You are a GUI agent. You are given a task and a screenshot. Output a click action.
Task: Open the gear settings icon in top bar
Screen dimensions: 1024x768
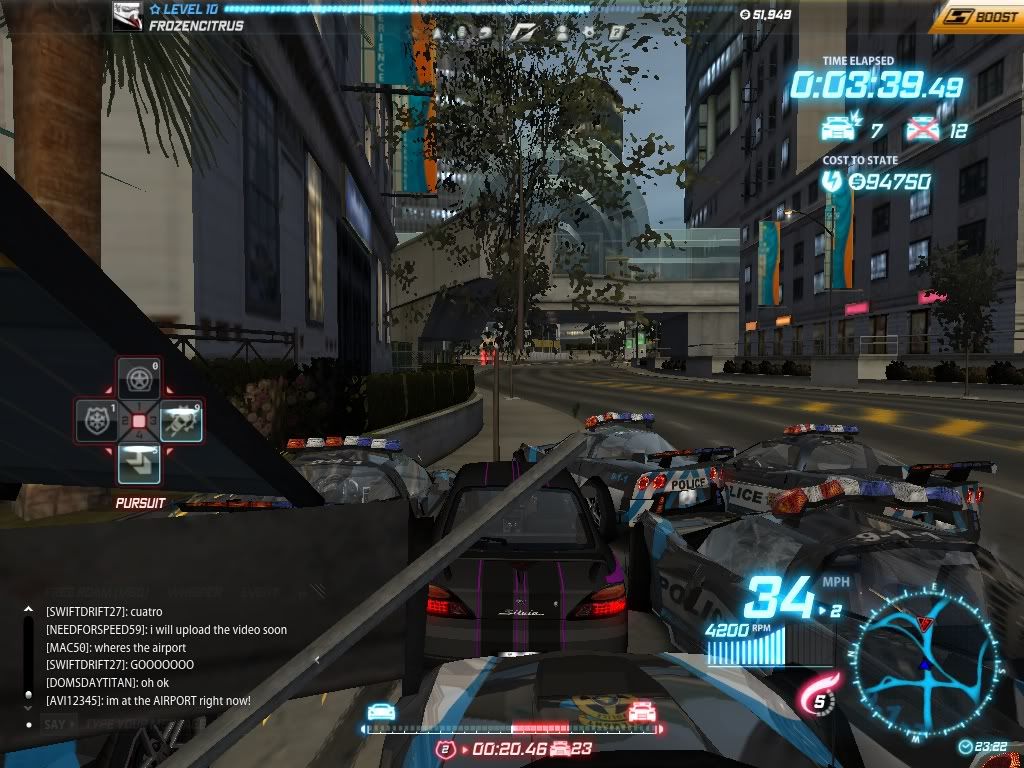589,32
